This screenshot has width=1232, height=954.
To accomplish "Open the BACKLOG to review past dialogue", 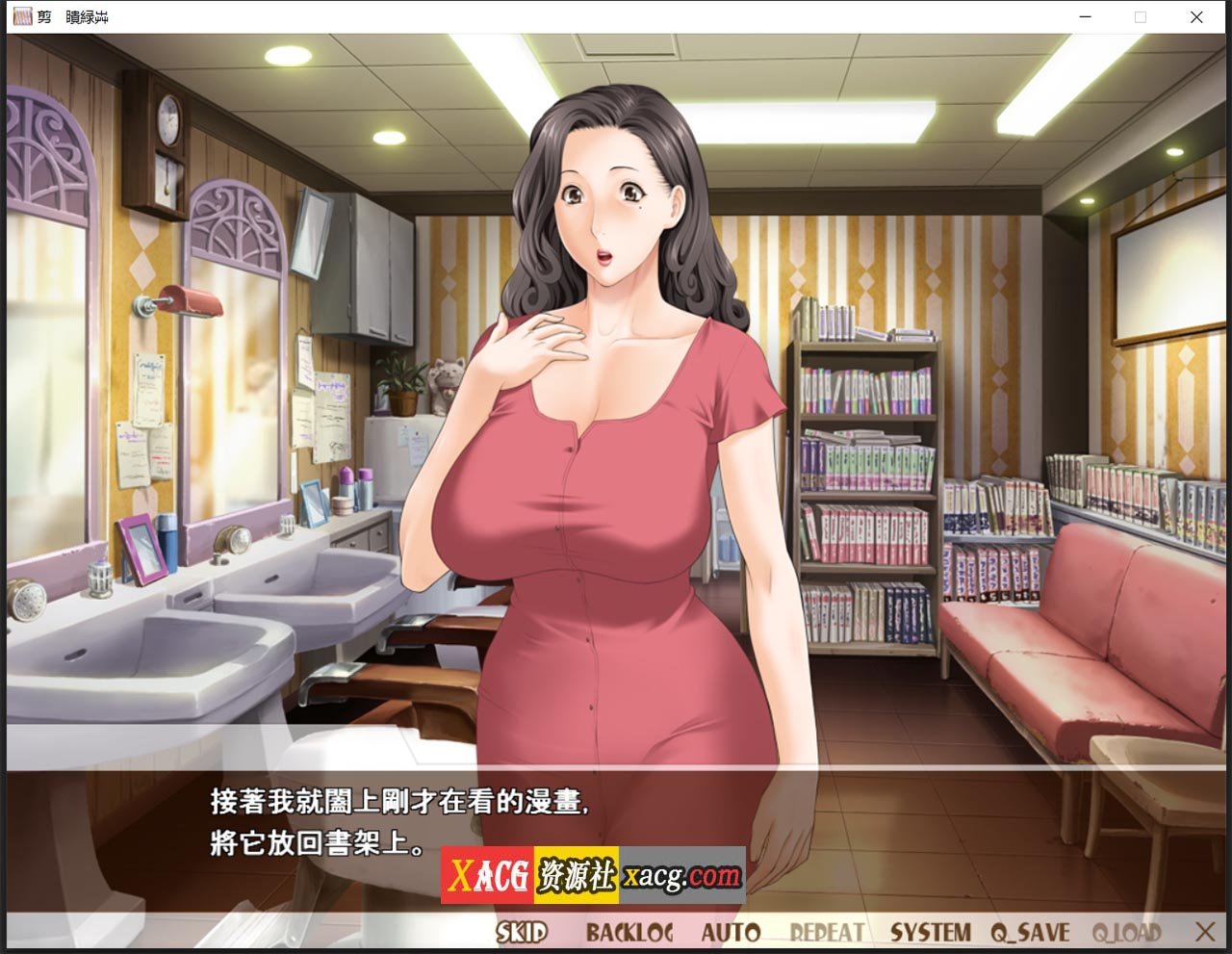I will [x=630, y=930].
